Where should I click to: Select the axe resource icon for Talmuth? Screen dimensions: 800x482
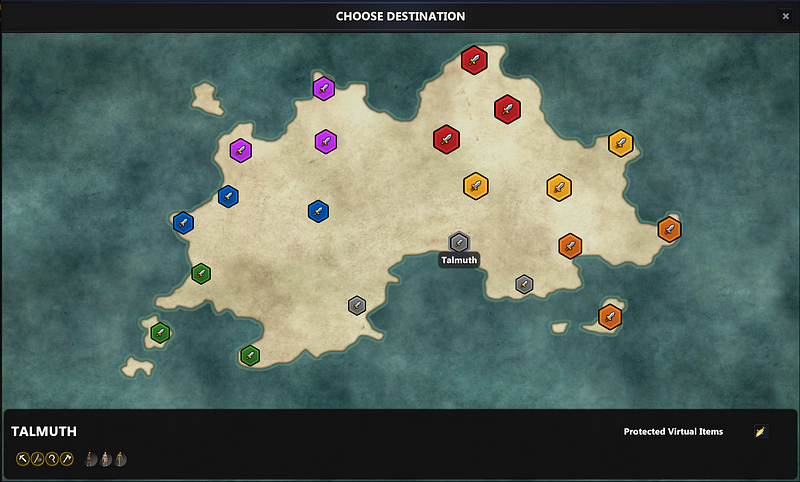[x=67, y=459]
